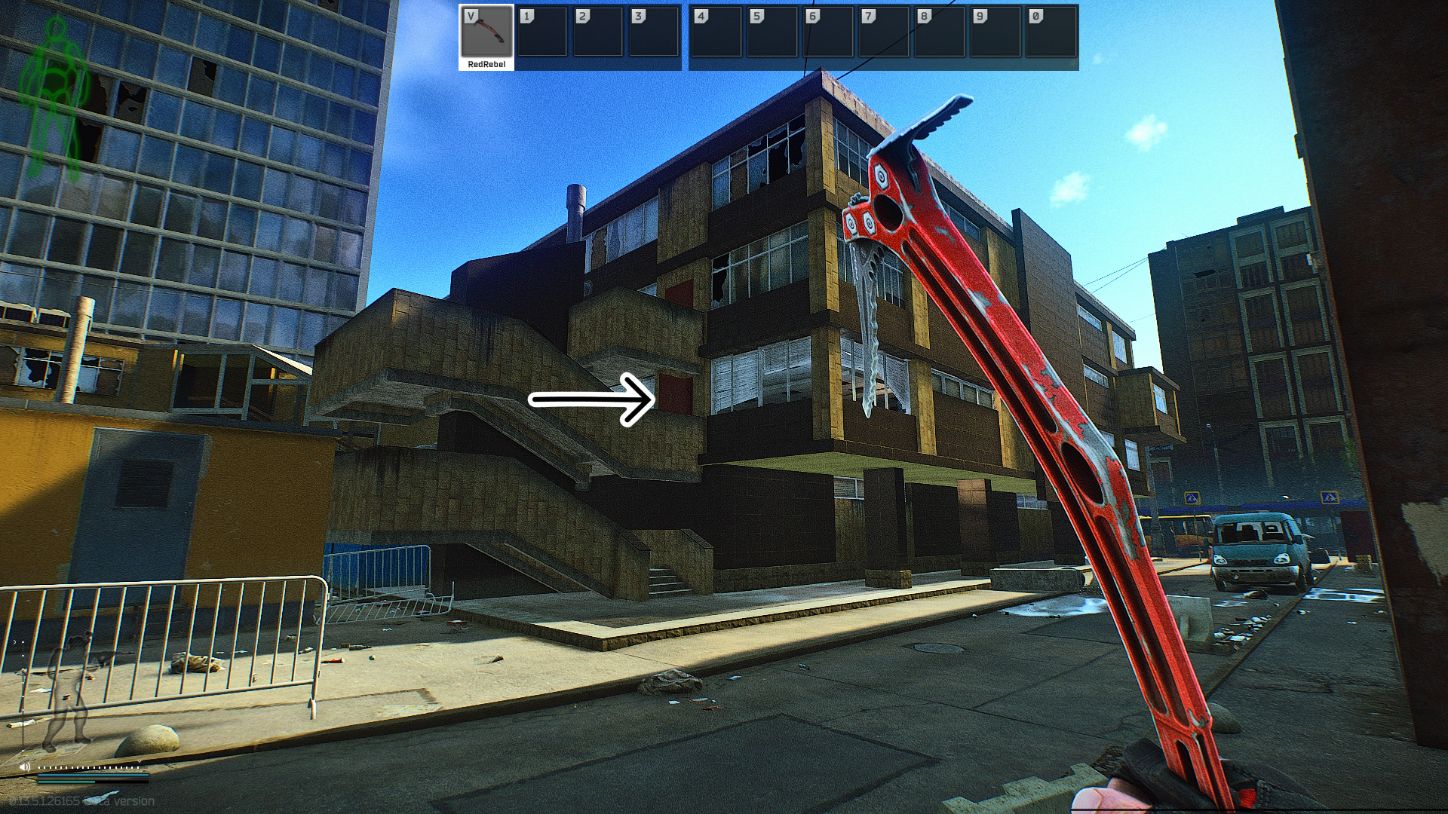Image resolution: width=1448 pixels, height=814 pixels.
Task: Activate quick slot number 8
Action: coord(940,32)
